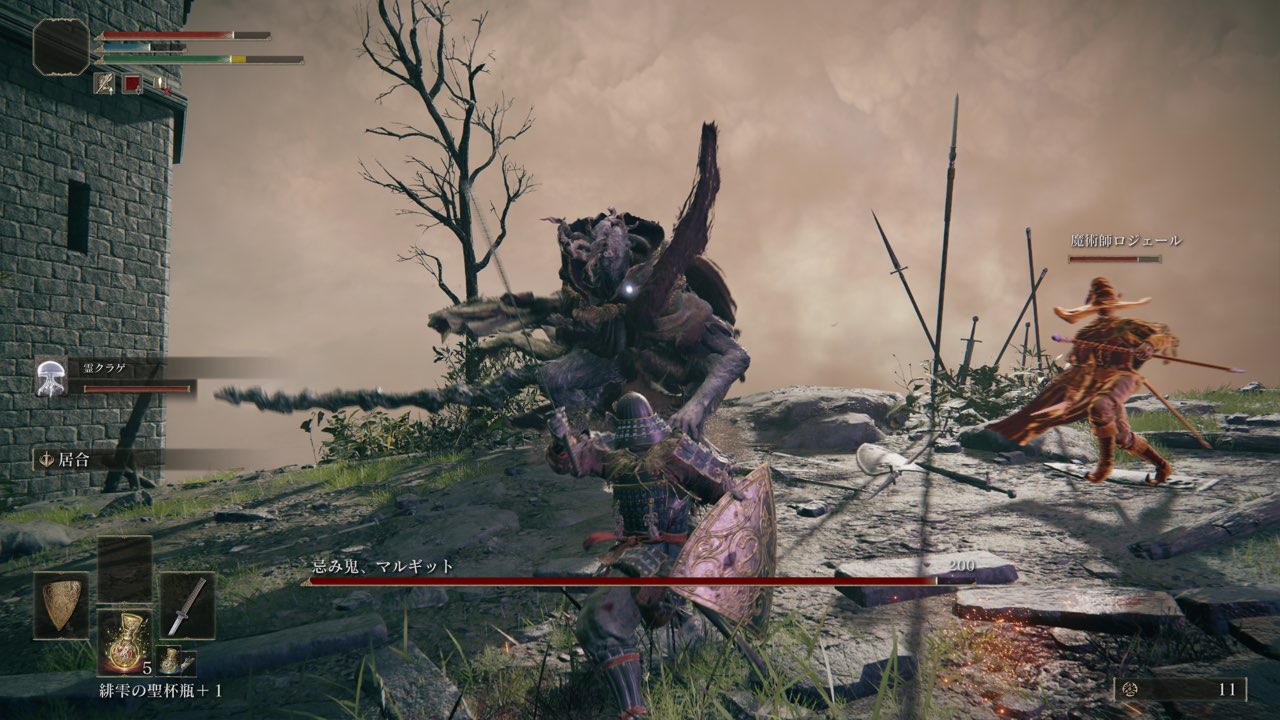The height and width of the screenshot is (720, 1280).
Task: Click the feather attack-up buff icon
Action: [104, 83]
